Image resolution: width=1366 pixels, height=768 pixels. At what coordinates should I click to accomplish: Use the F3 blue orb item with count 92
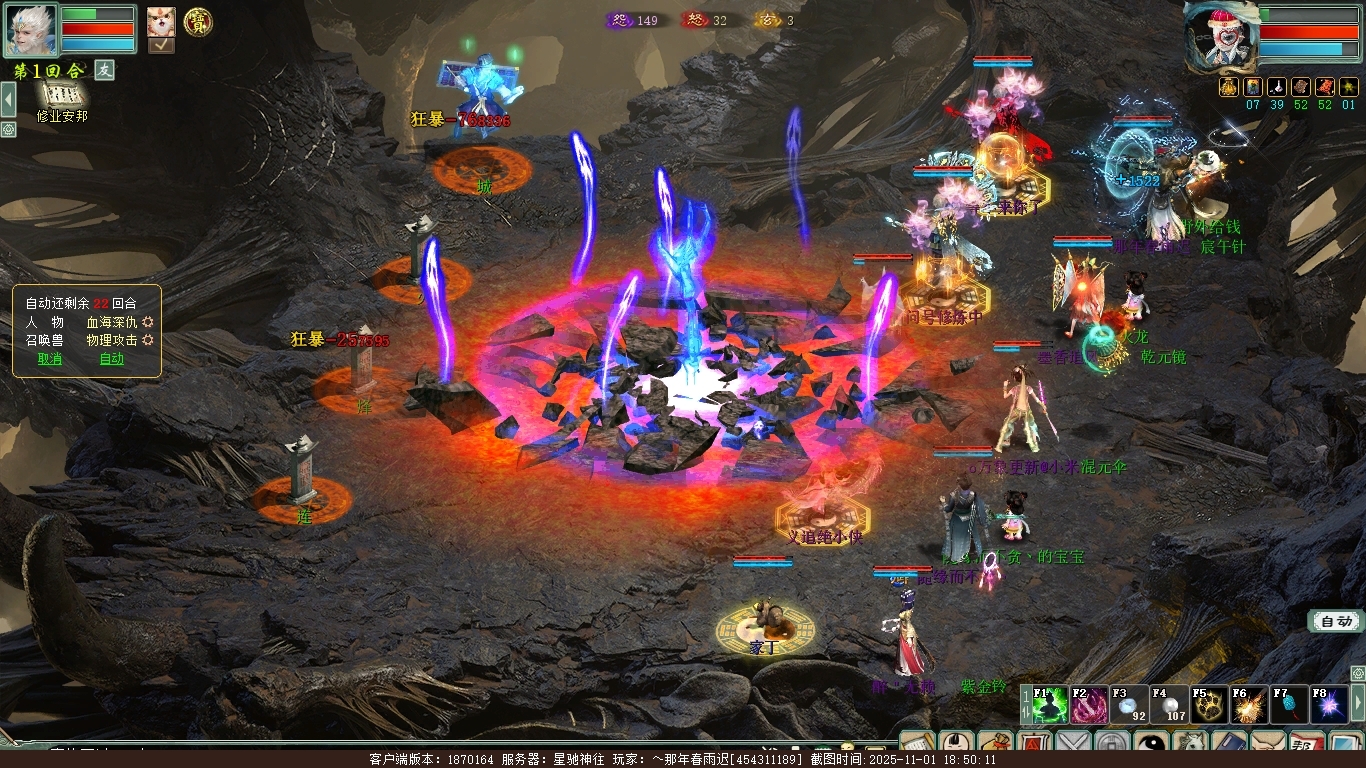pos(1129,705)
